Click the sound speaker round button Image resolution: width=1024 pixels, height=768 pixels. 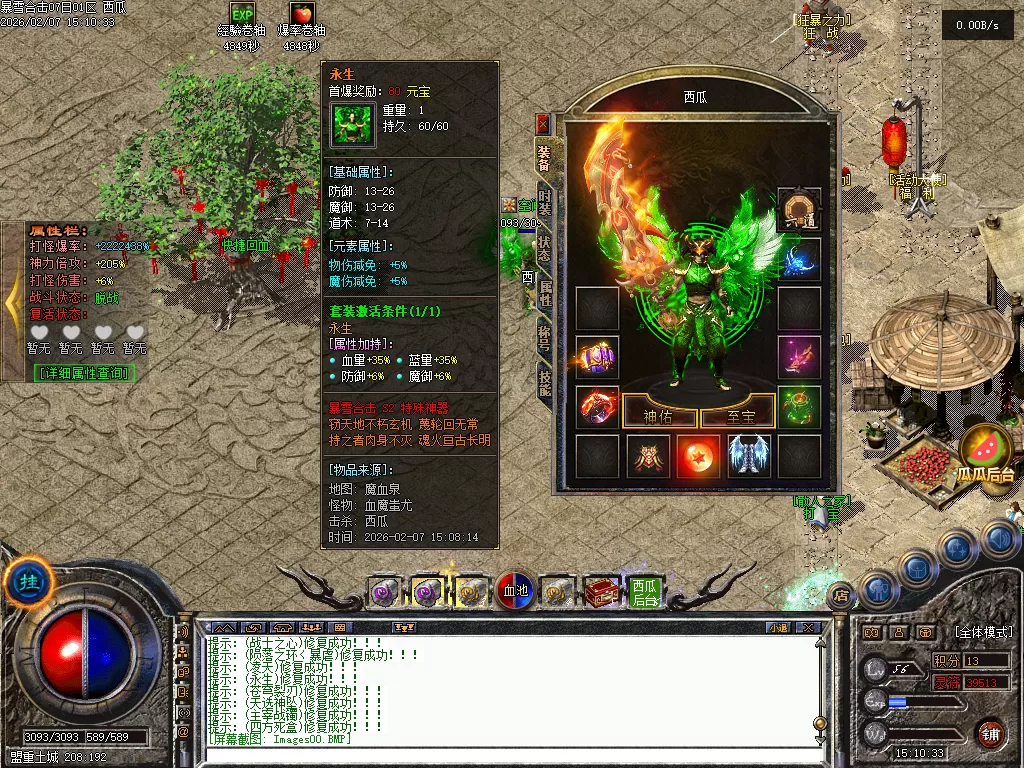pyautogui.click(x=999, y=540)
